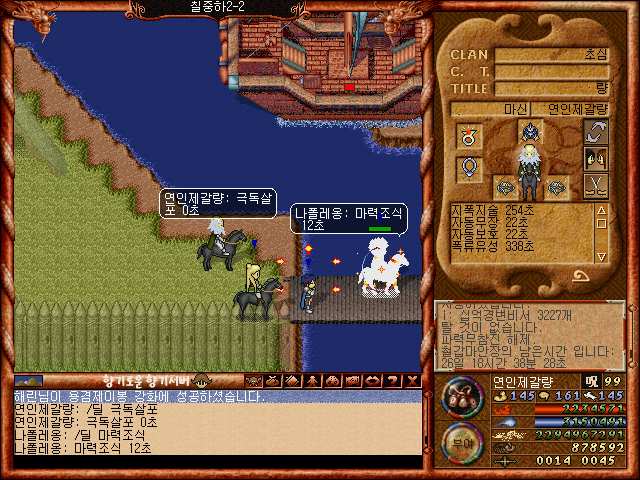Click the skull icon in chat toolbar
The height and width of the screenshot is (480, 640).
253,381
